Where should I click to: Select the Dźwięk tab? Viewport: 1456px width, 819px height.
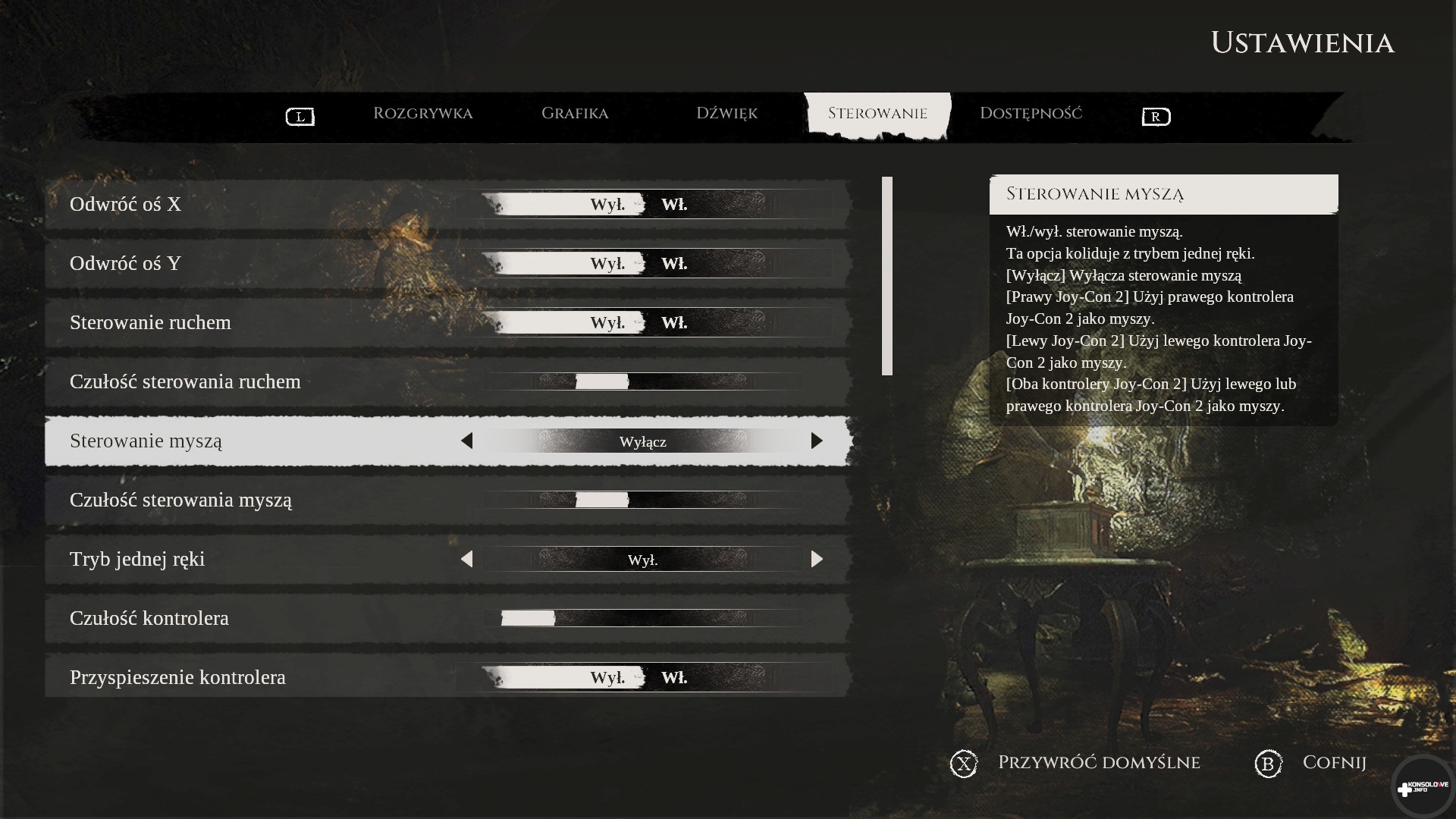(x=726, y=114)
